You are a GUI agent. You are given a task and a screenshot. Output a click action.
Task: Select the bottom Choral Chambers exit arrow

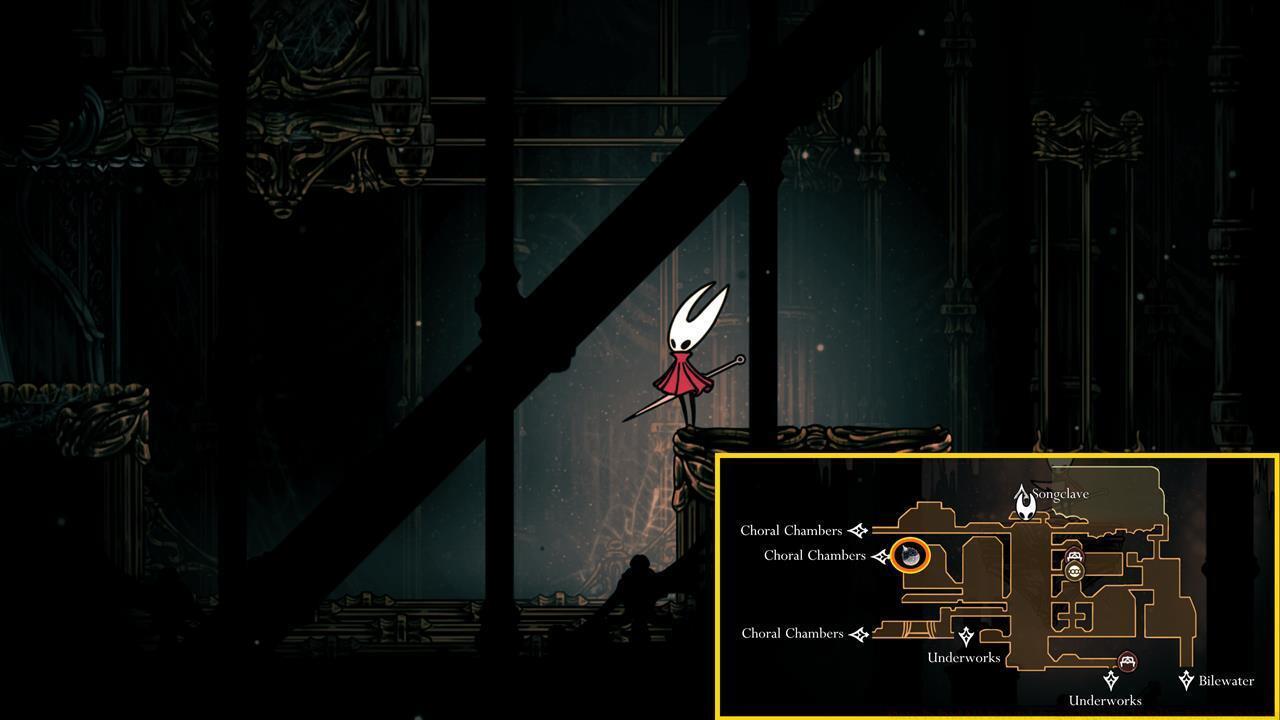pos(860,634)
